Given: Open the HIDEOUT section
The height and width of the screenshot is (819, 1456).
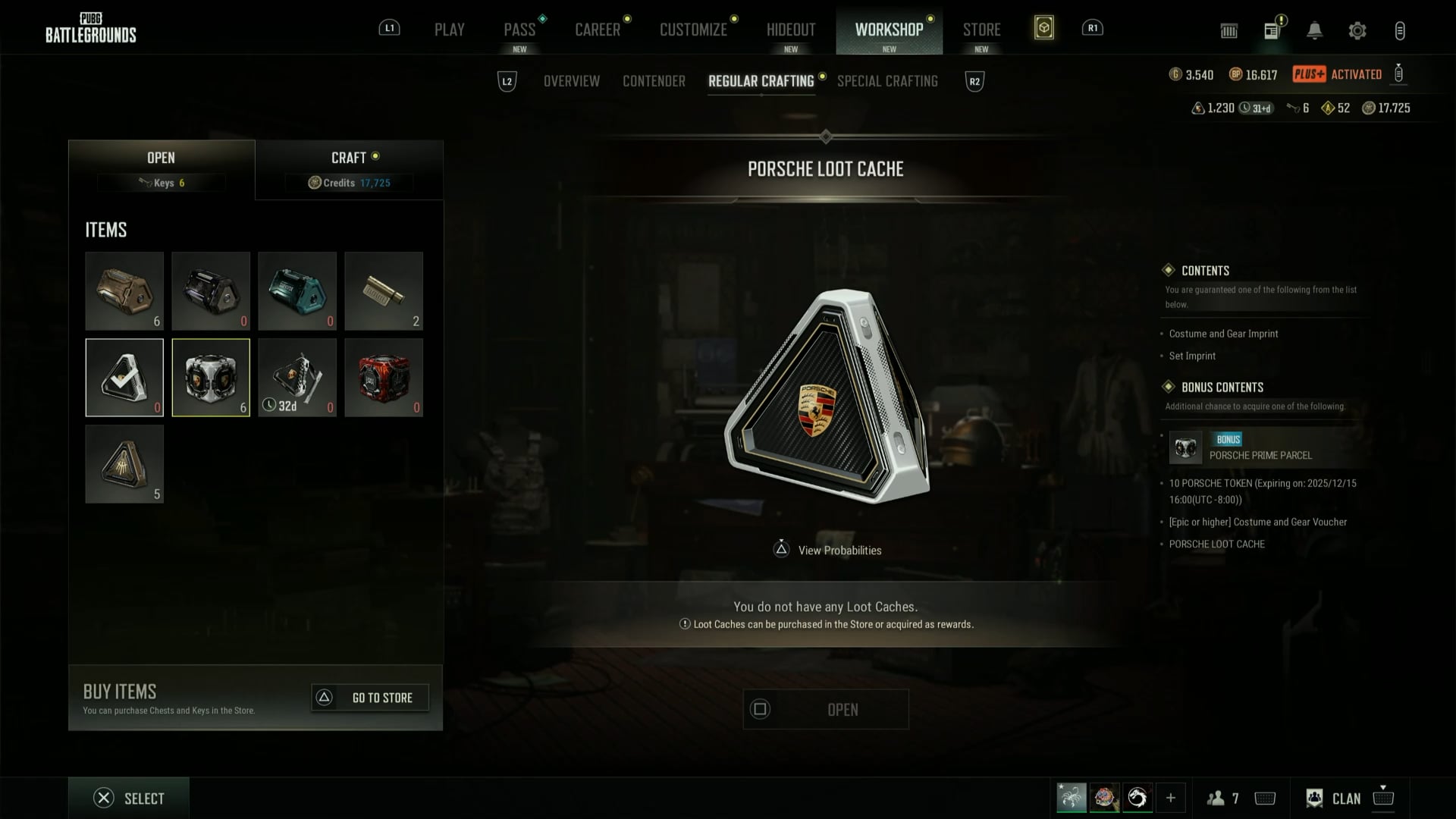Looking at the screenshot, I should (791, 30).
